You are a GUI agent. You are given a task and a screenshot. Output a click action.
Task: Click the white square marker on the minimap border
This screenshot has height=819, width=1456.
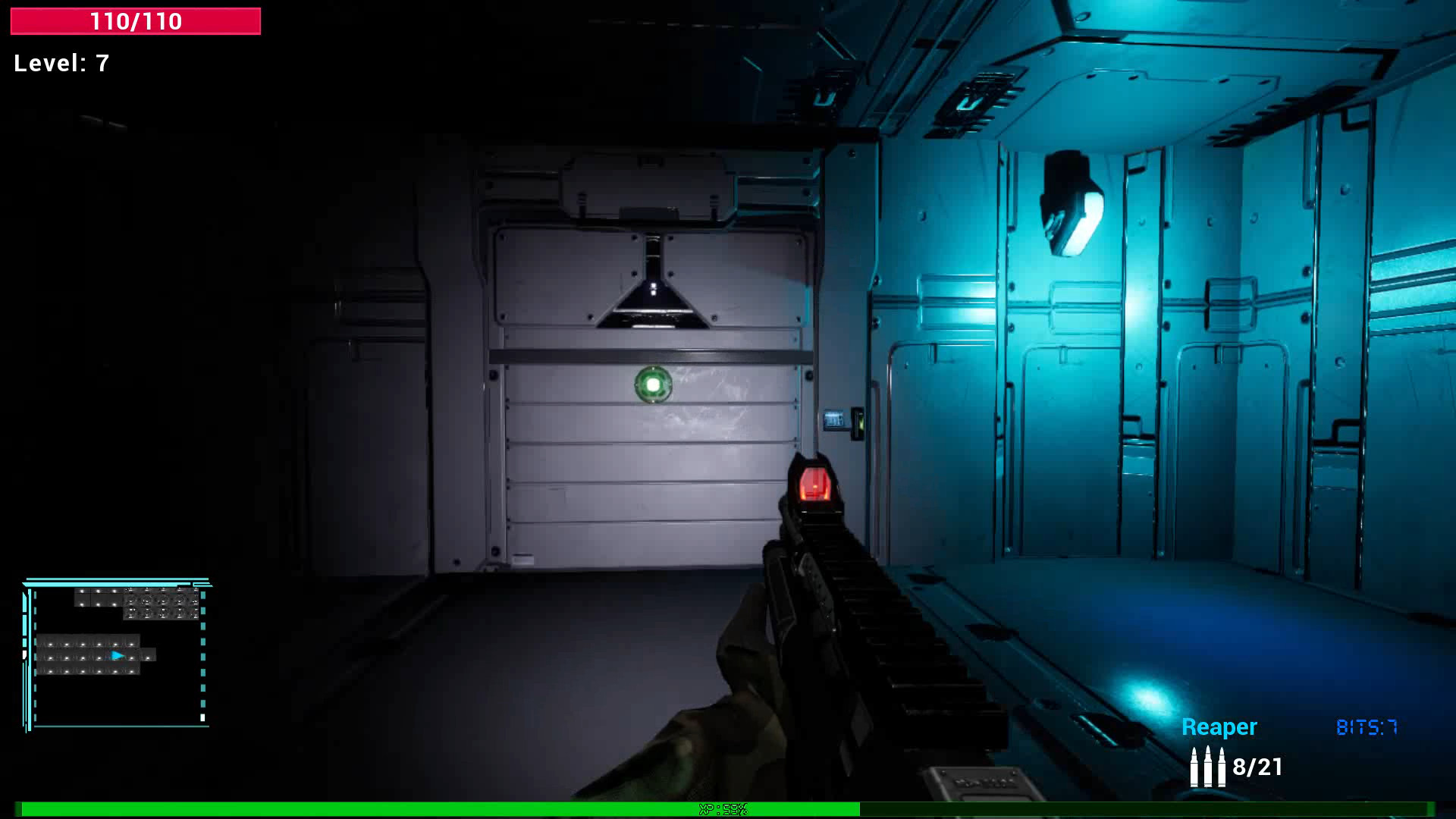coord(202,717)
